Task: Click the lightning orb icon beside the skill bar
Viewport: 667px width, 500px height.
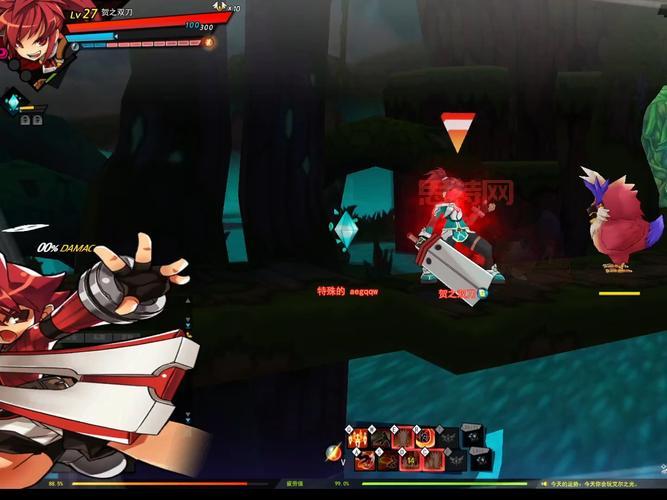Action: coord(334,452)
